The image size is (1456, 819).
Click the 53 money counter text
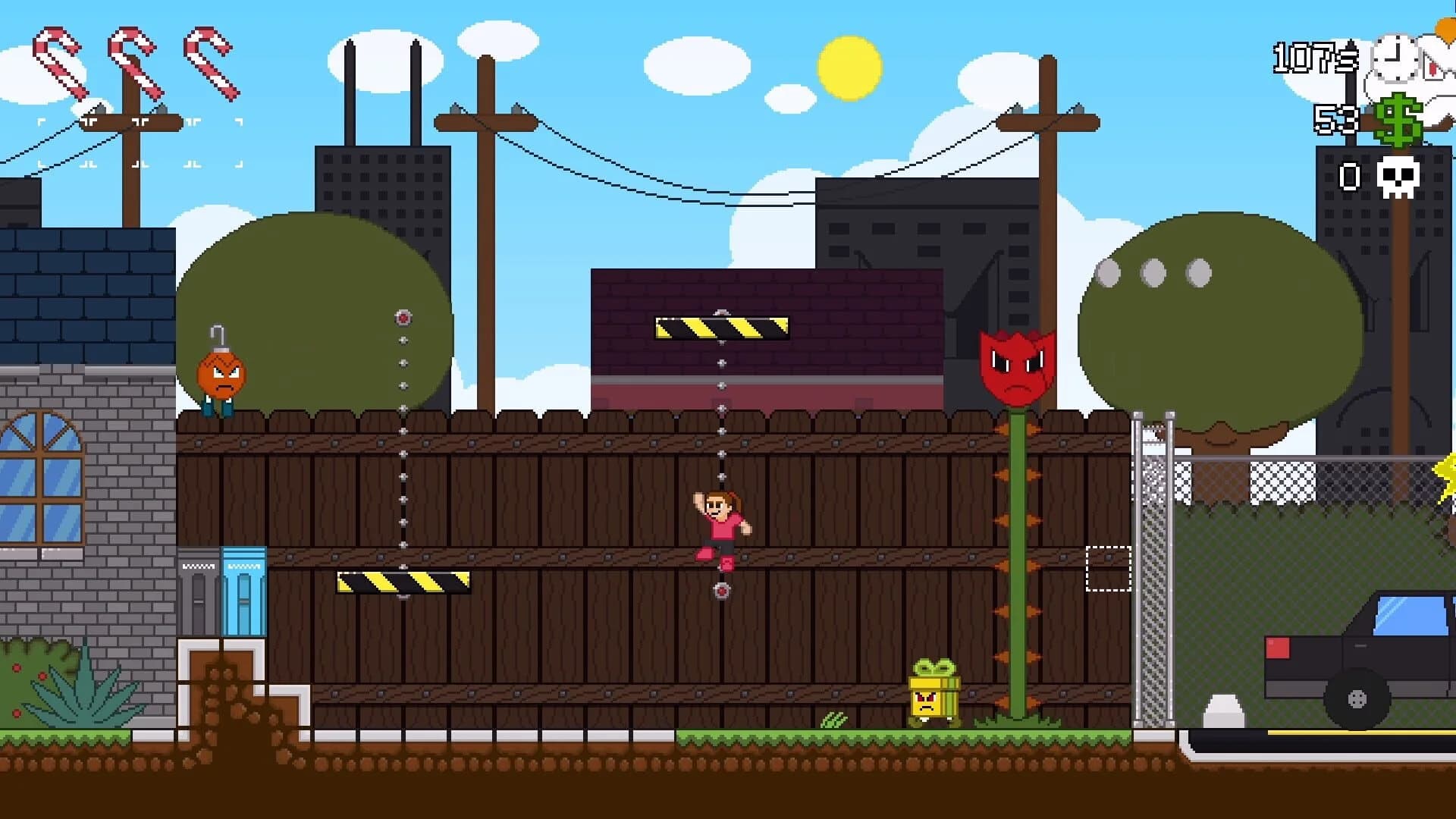click(1336, 118)
